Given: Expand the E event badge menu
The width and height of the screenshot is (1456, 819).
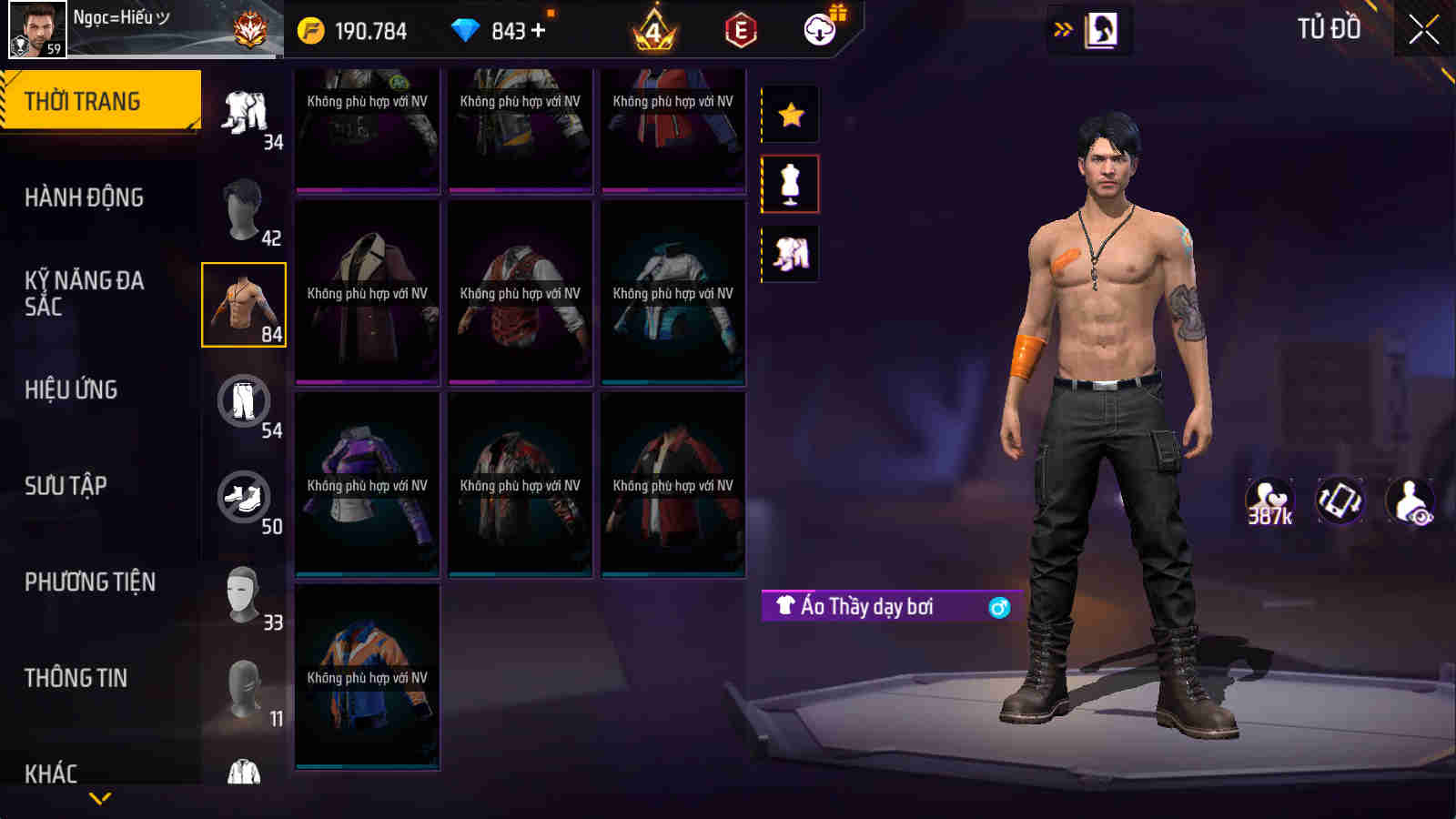Looking at the screenshot, I should pyautogui.click(x=738, y=29).
